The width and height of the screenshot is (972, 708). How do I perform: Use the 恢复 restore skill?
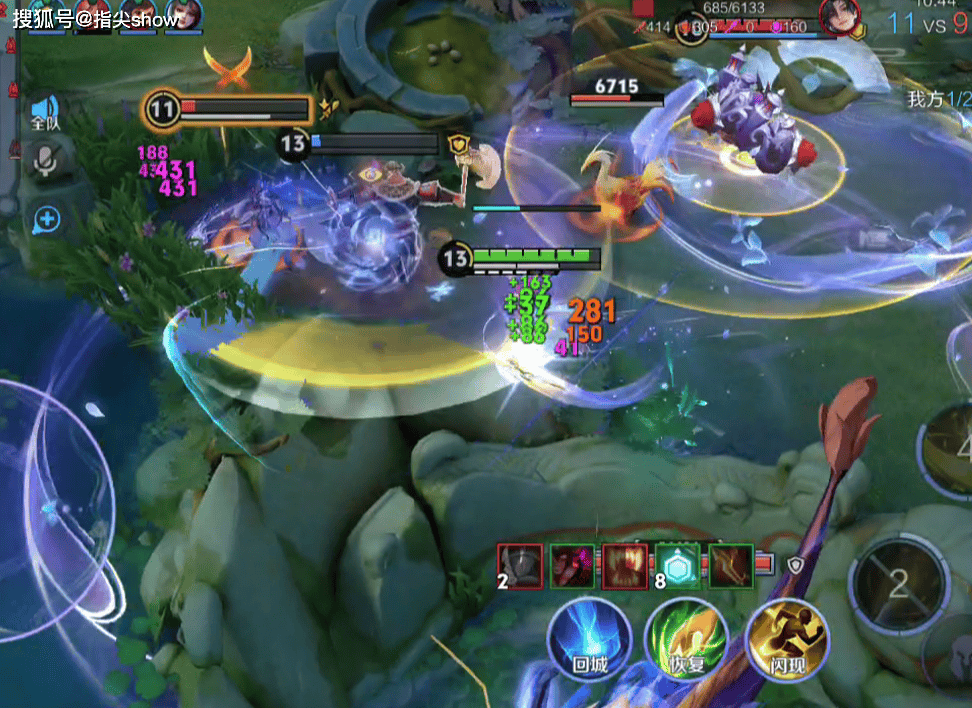pyautogui.click(x=686, y=640)
